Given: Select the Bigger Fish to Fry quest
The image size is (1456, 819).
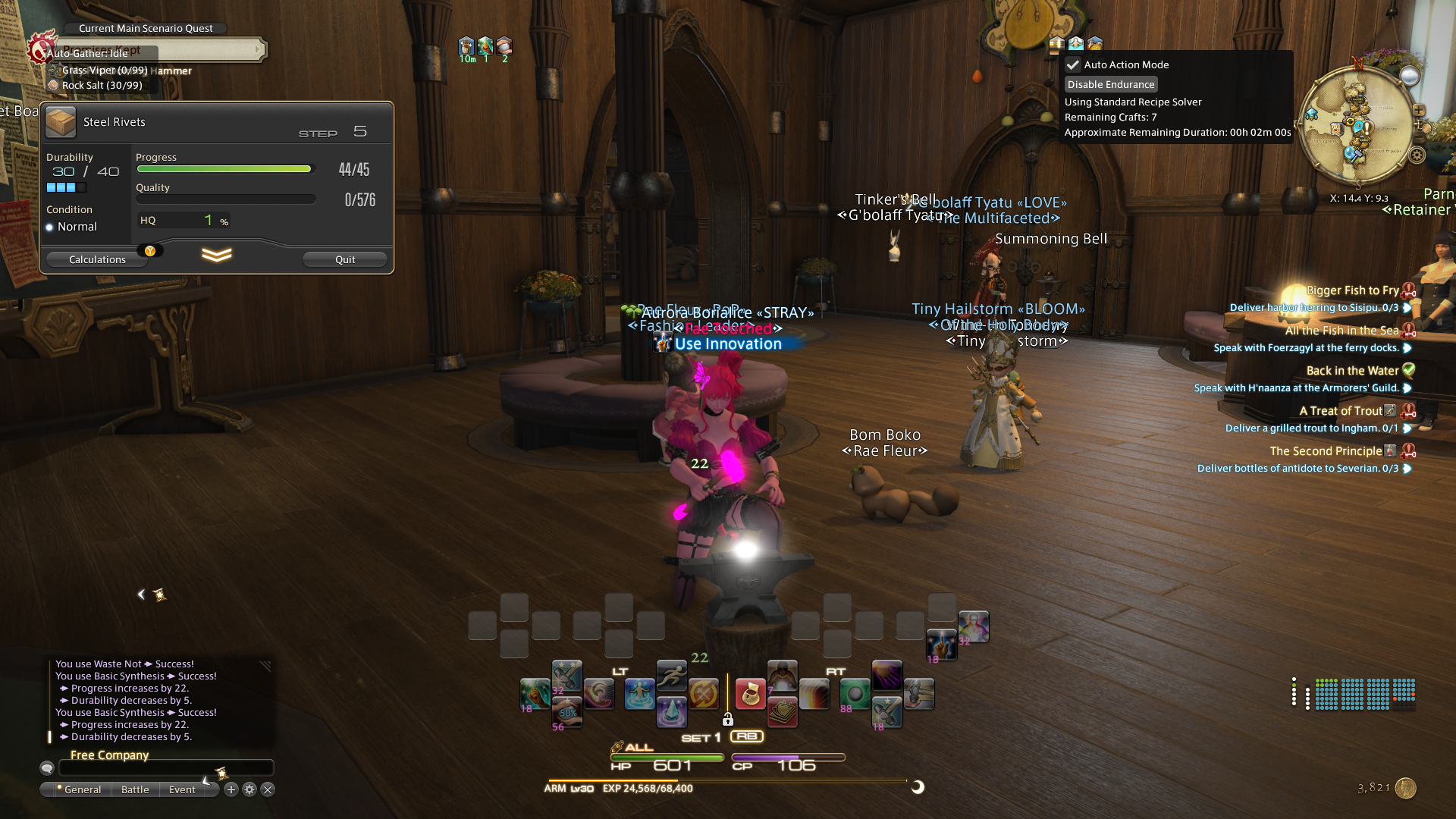Looking at the screenshot, I should (x=1352, y=290).
